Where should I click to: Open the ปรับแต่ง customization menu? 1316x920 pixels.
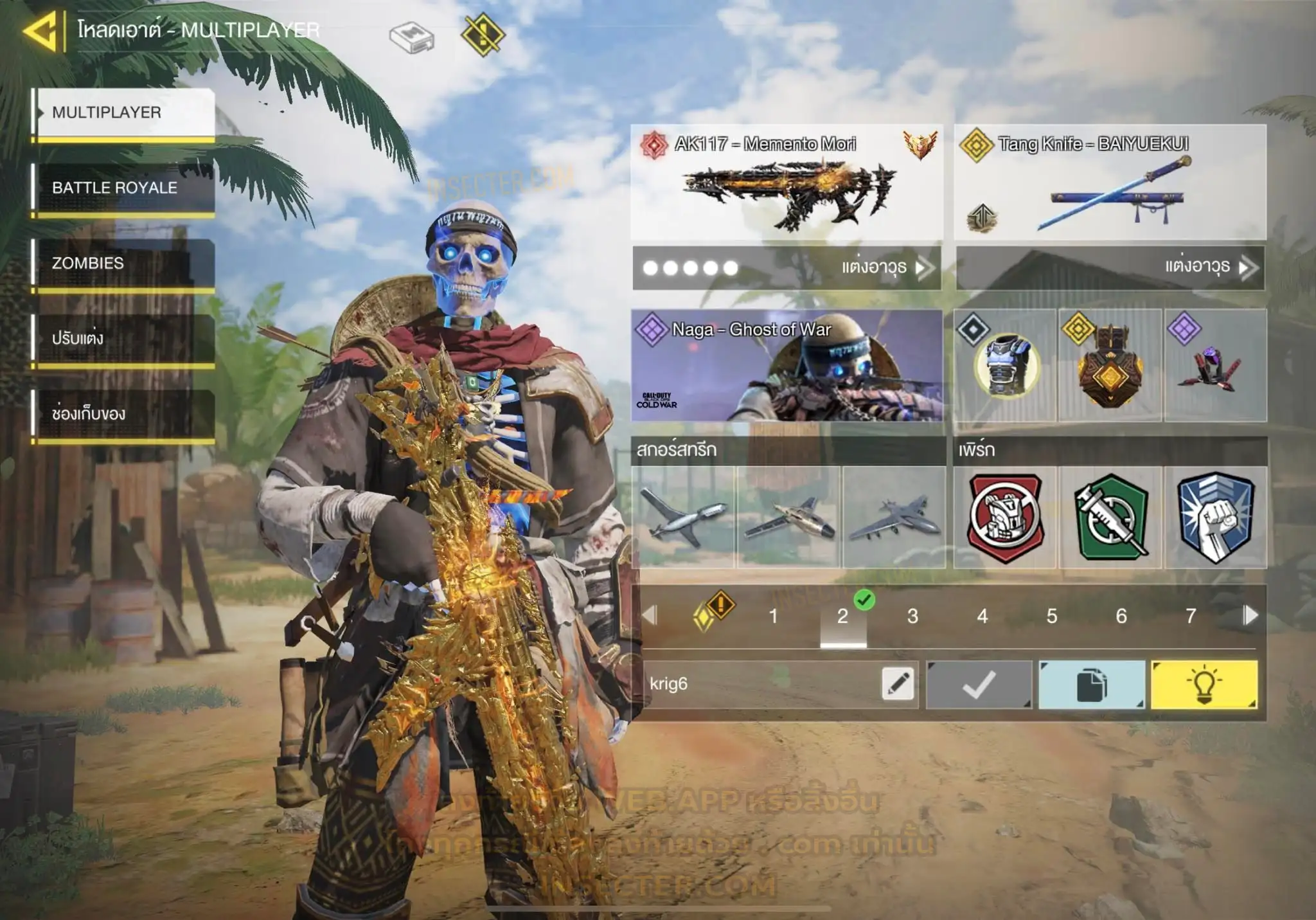point(124,338)
